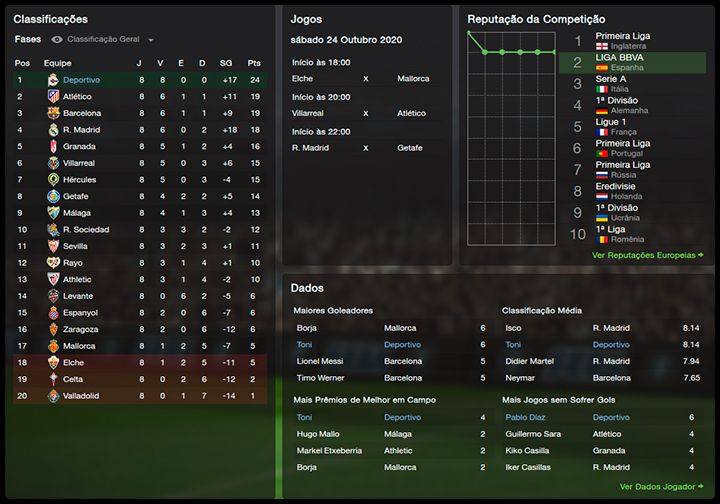Select Barcelona in the league table
The width and height of the screenshot is (720, 504).
point(82,113)
